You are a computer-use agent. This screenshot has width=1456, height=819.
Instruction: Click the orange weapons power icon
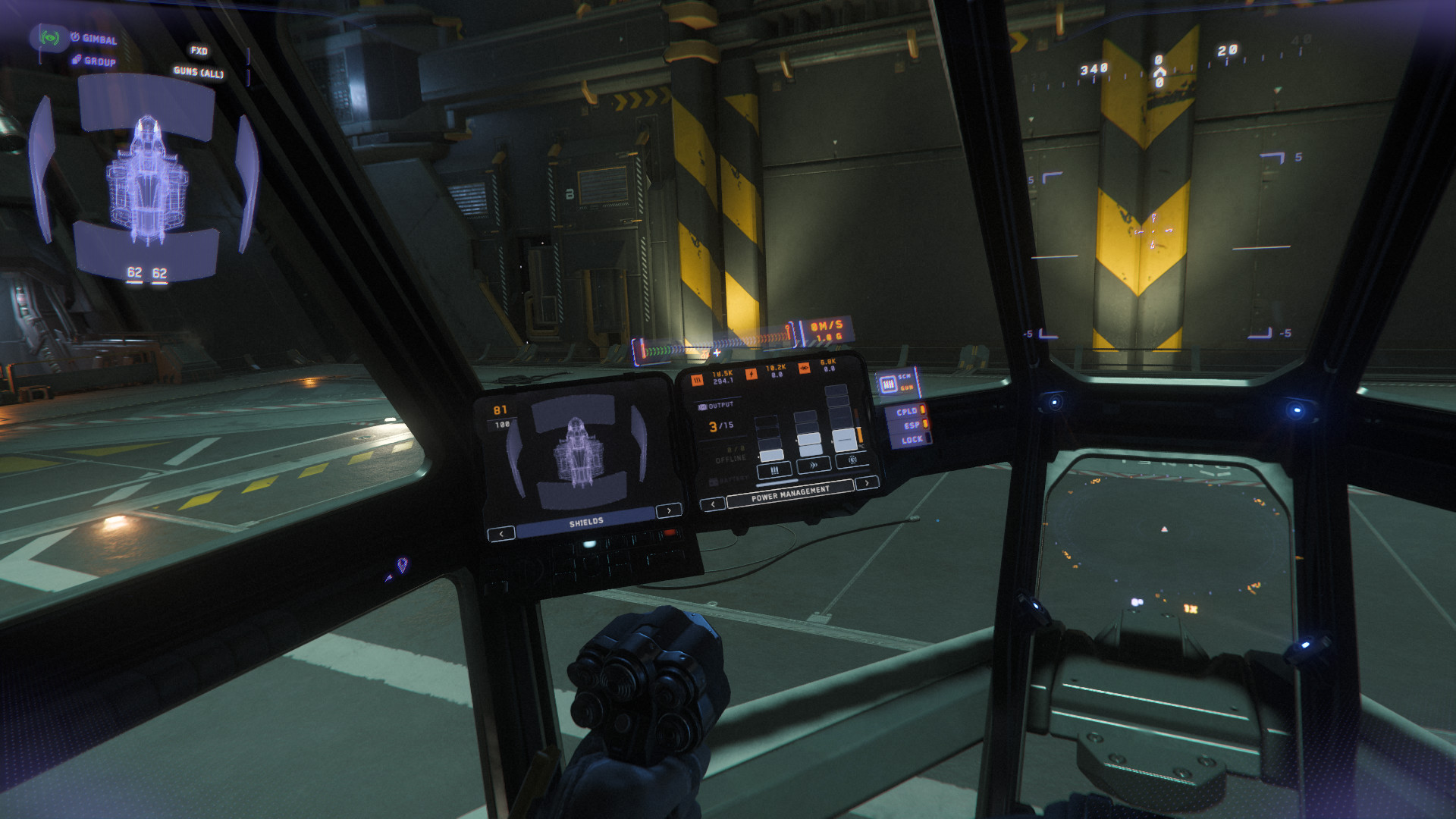(x=697, y=379)
